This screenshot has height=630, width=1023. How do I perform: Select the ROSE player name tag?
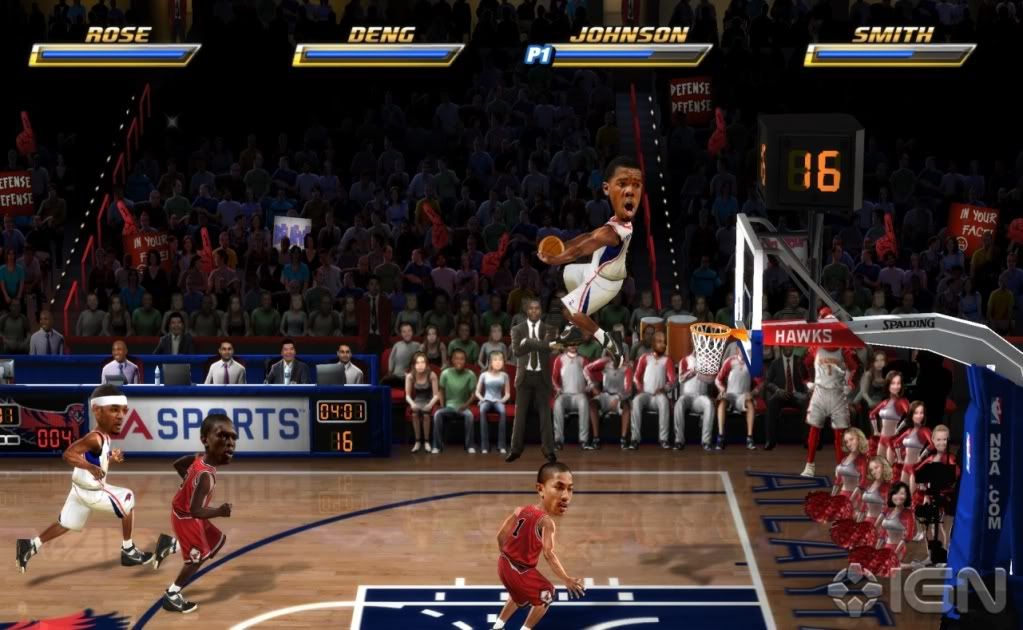tap(118, 35)
